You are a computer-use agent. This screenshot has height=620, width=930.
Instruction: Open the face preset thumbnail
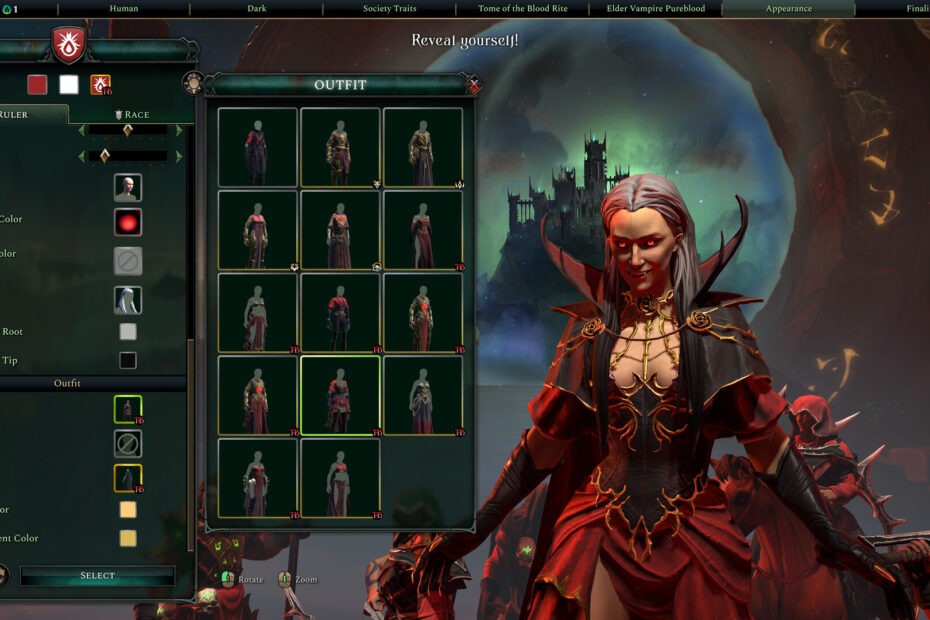click(128, 188)
